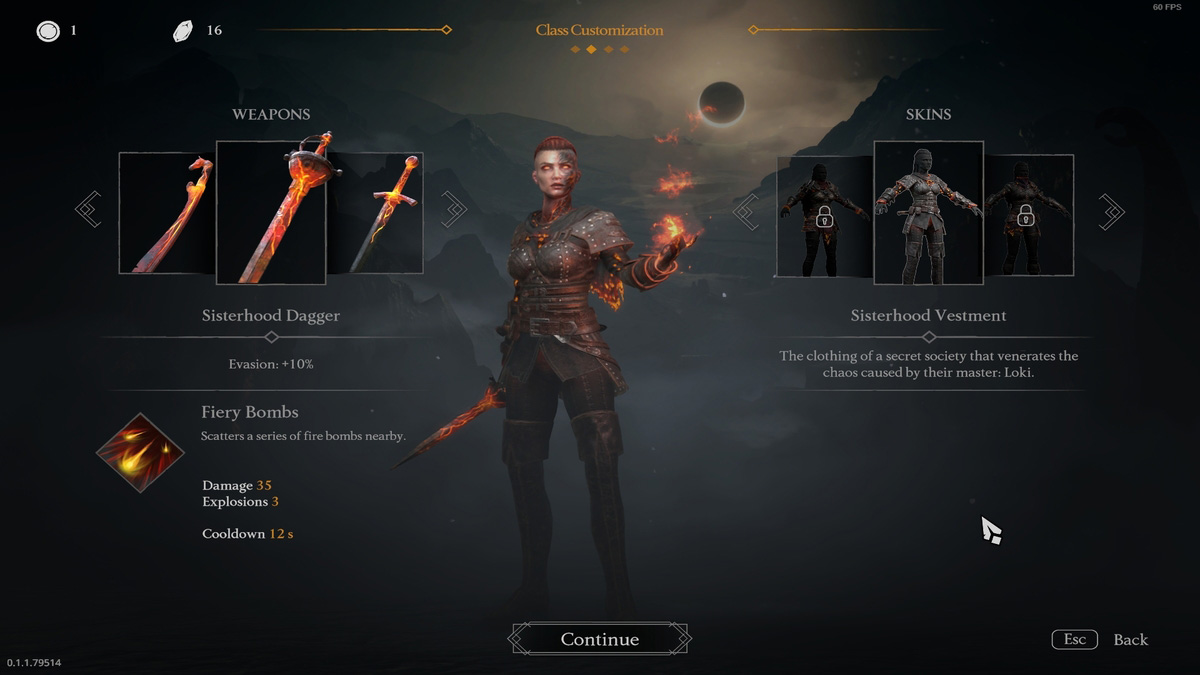Viewport: 1200px width, 675px height.
Task: Show the next skin with the right arrow
Action: (1111, 211)
